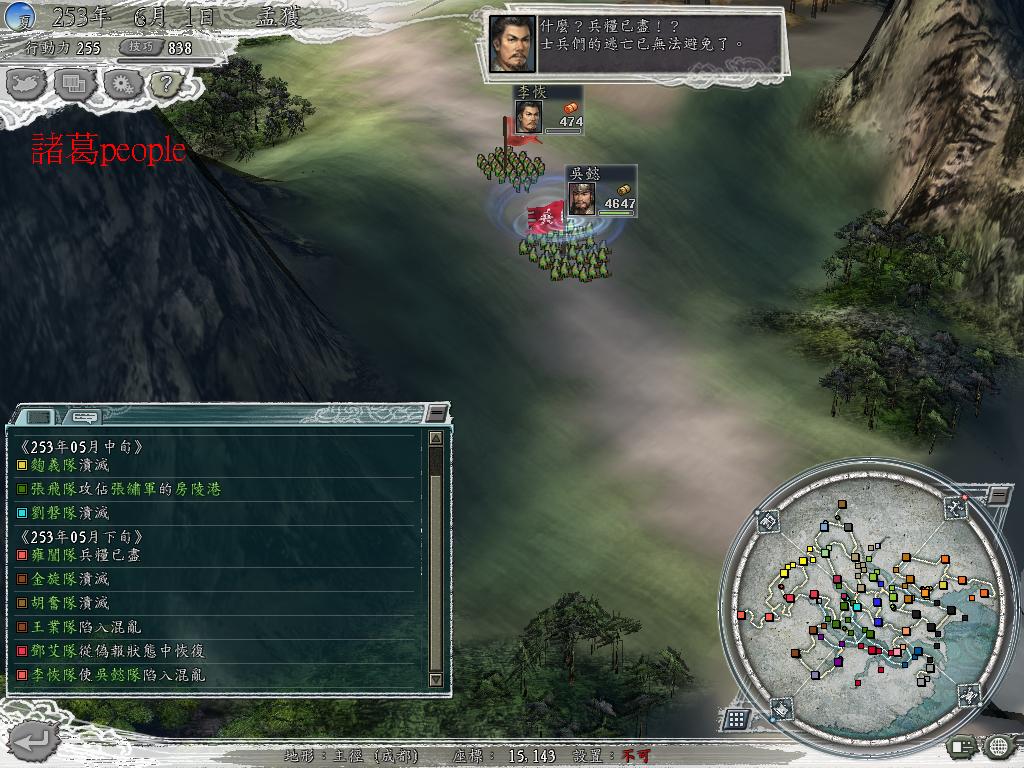Select Wu Yi's unit portrait

pyautogui.click(x=582, y=198)
